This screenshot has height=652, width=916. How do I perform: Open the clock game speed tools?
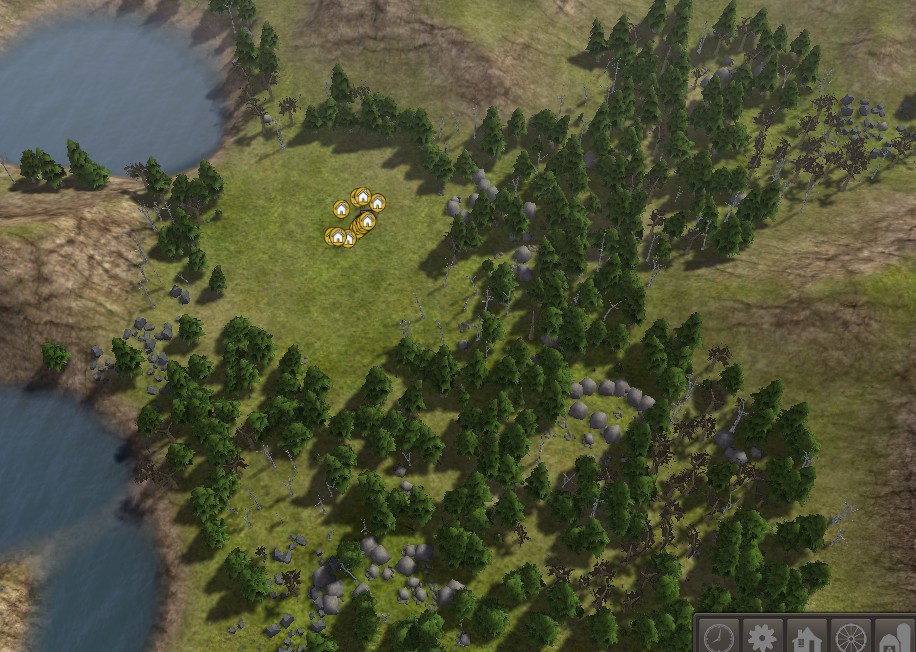click(x=718, y=637)
